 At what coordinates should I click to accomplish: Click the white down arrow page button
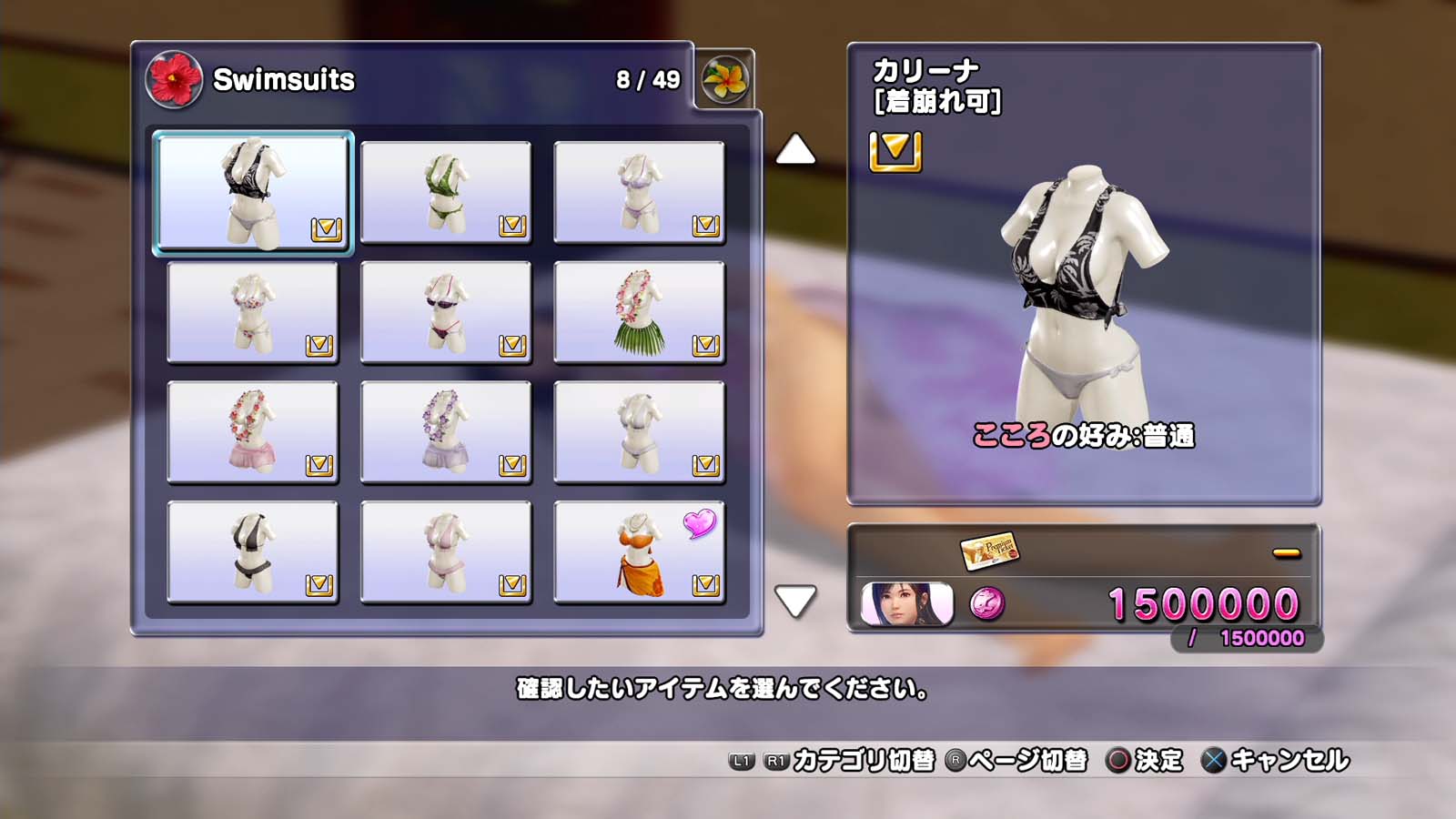(x=795, y=602)
